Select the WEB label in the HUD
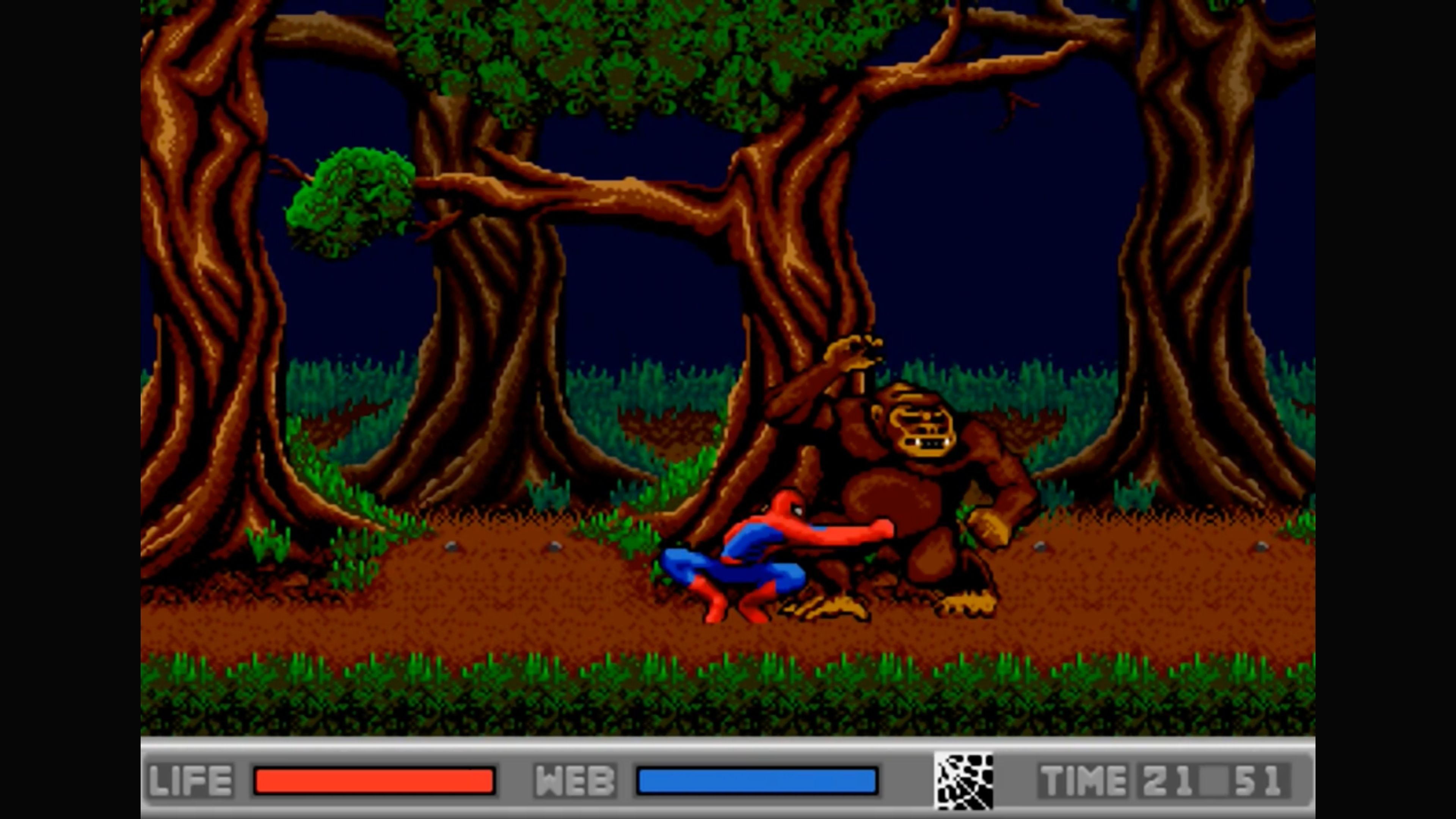 point(576,780)
